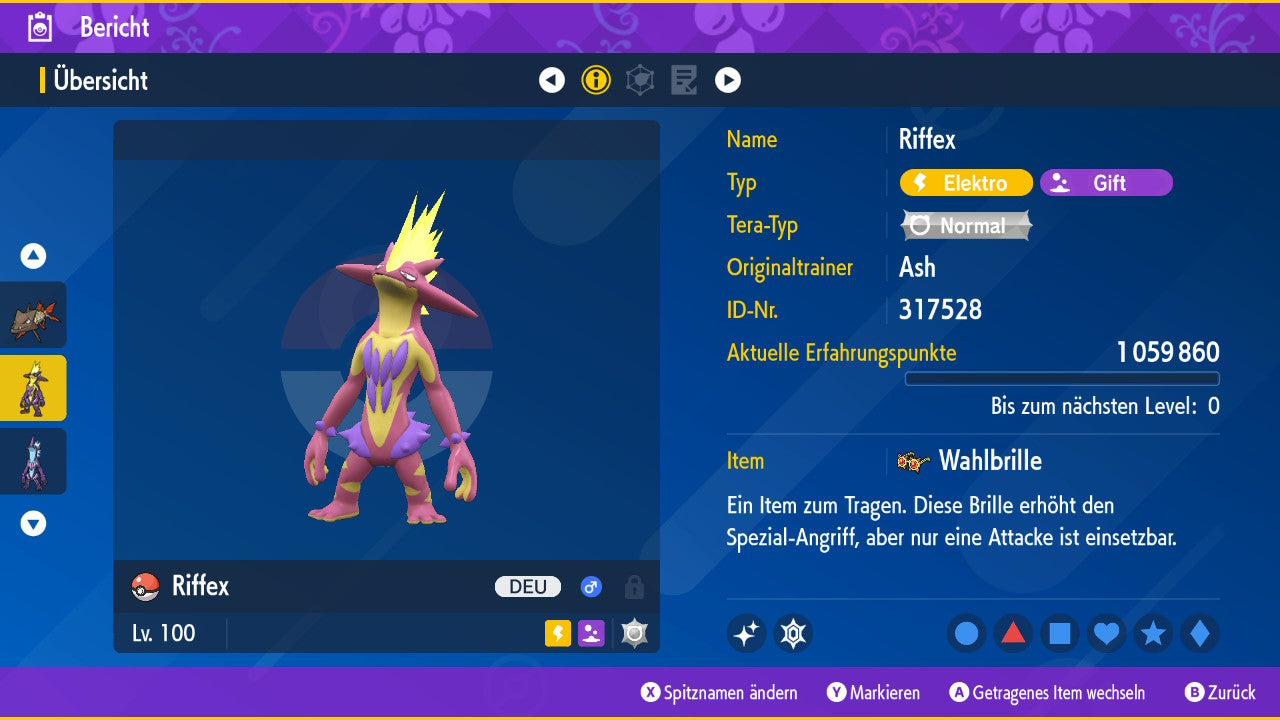Image resolution: width=1280 pixels, height=720 pixels.
Task: Toggle the star marking
Action: click(1153, 634)
